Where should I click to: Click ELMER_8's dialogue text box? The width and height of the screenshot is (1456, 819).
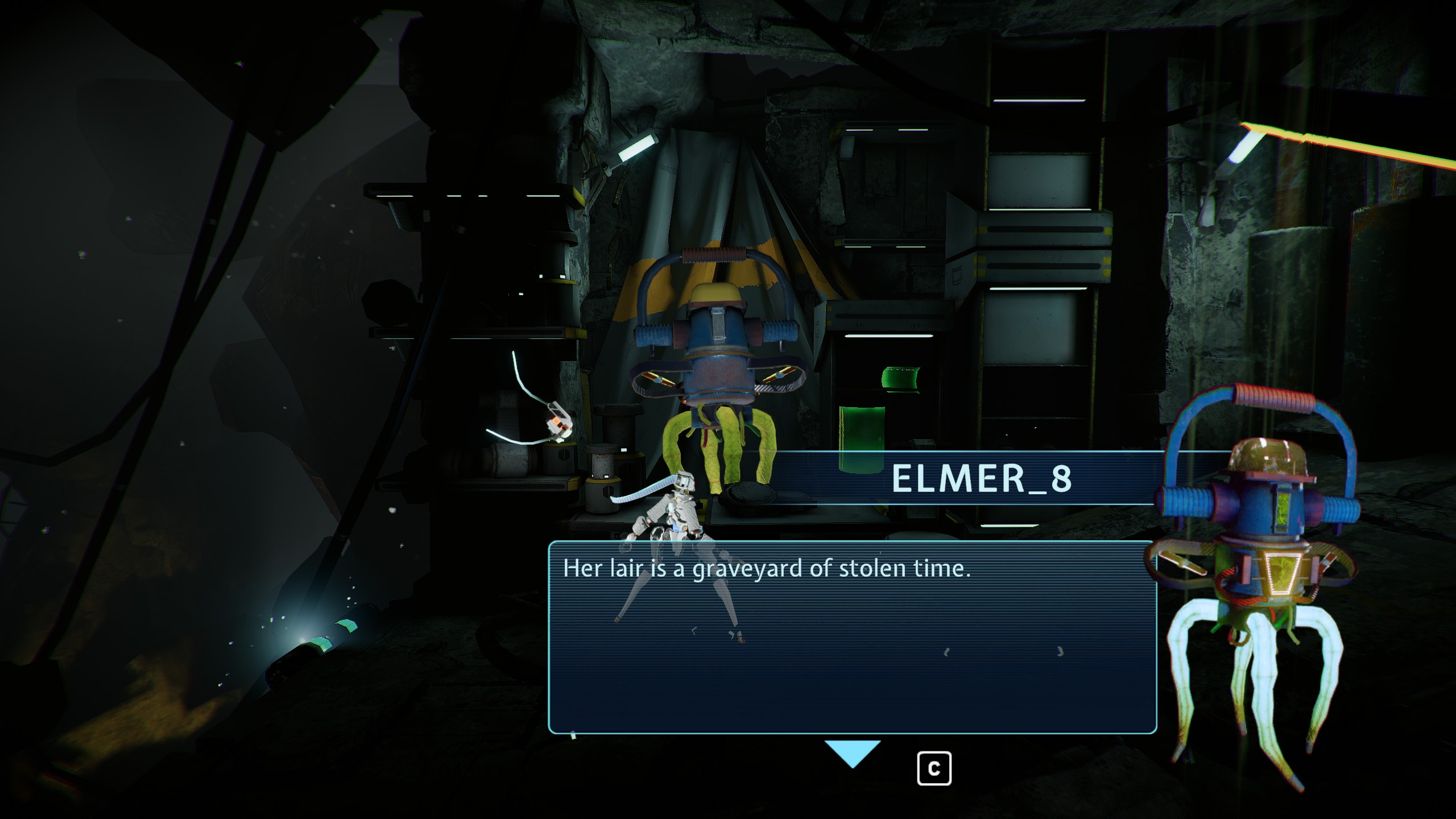pyautogui.click(x=852, y=637)
